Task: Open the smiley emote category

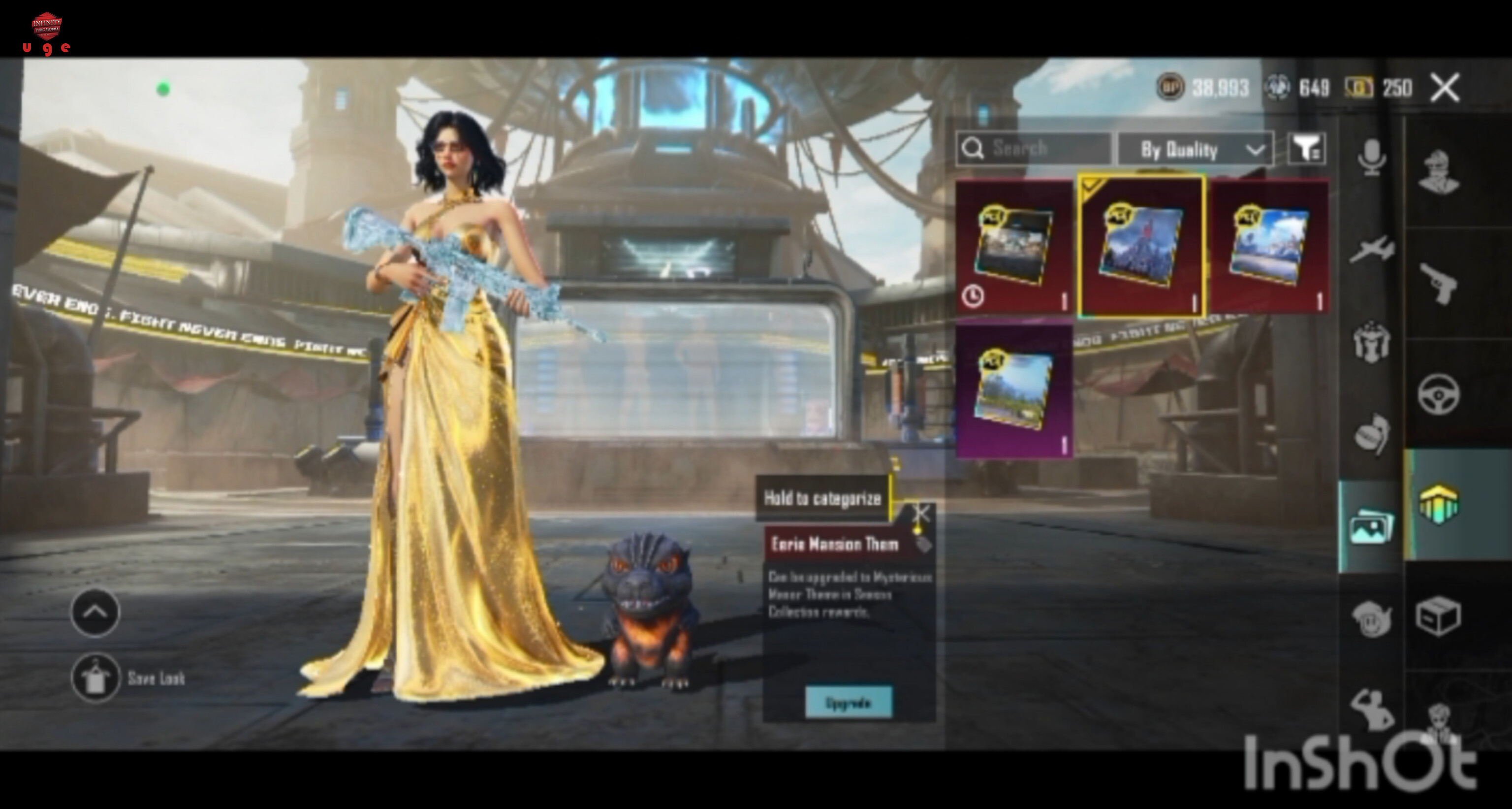Action: (x=1372, y=617)
